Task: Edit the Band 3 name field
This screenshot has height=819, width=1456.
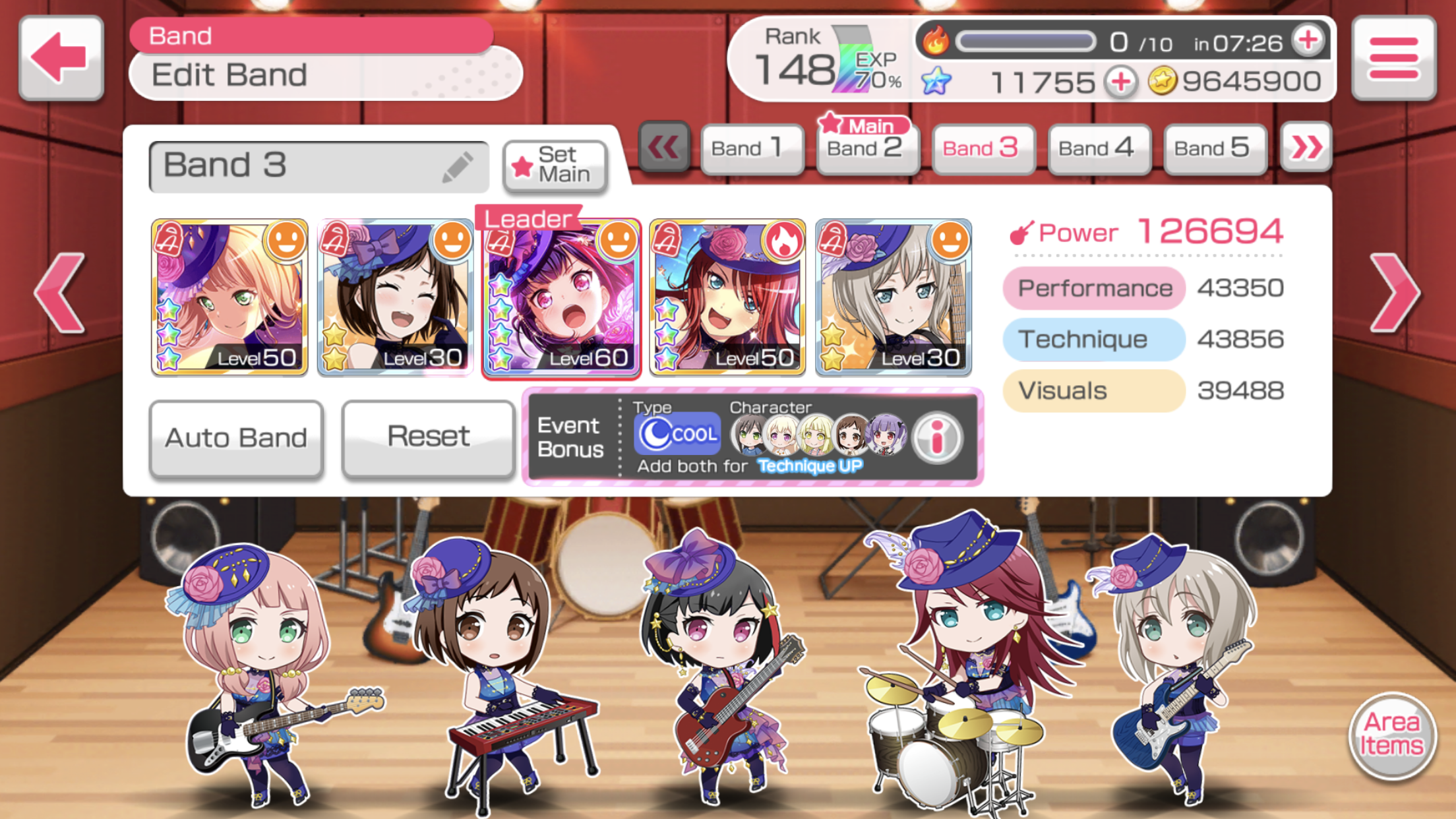Action: 318,166
